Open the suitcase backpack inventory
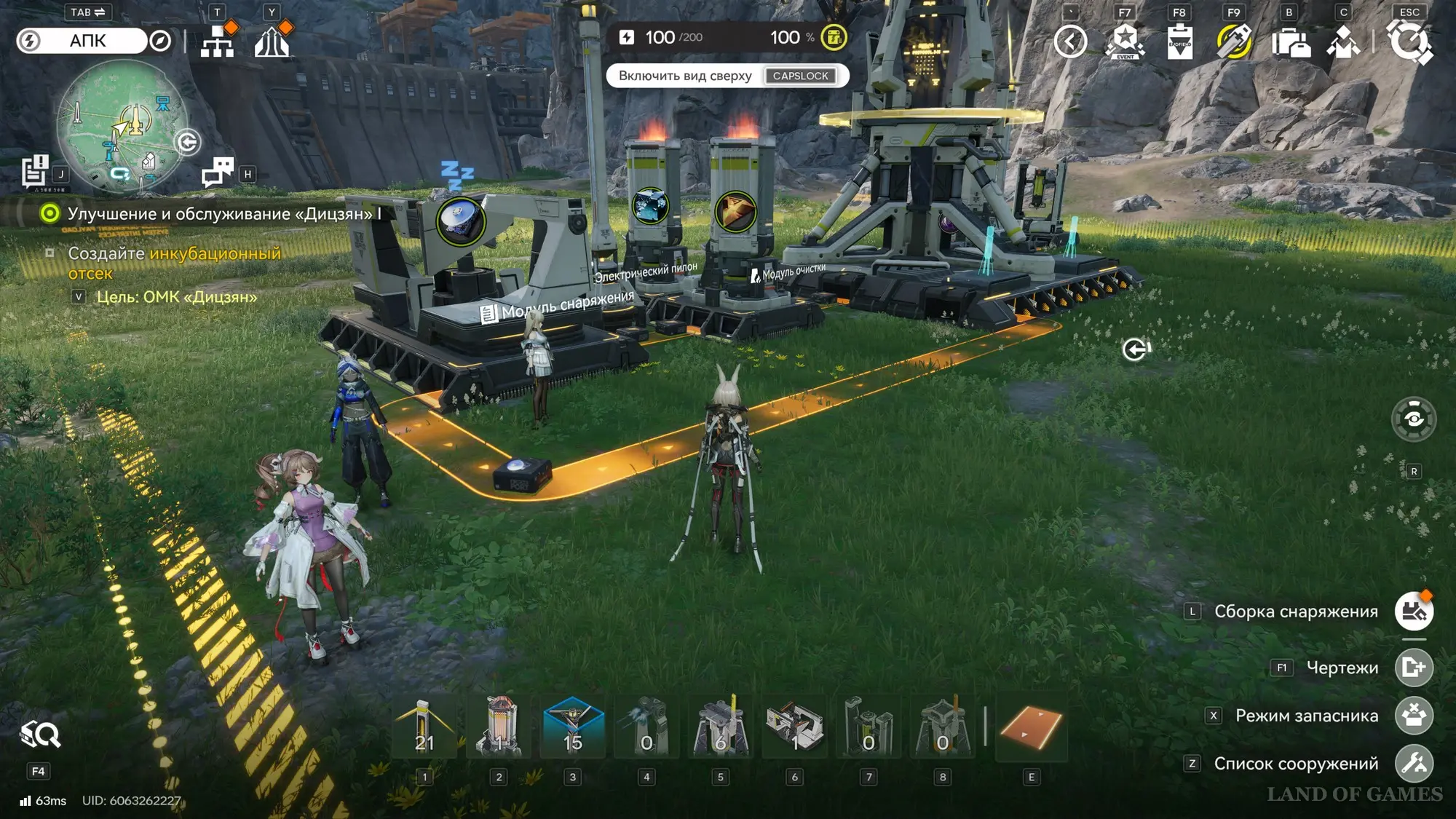The width and height of the screenshot is (1456, 819). pyautogui.click(x=1289, y=41)
